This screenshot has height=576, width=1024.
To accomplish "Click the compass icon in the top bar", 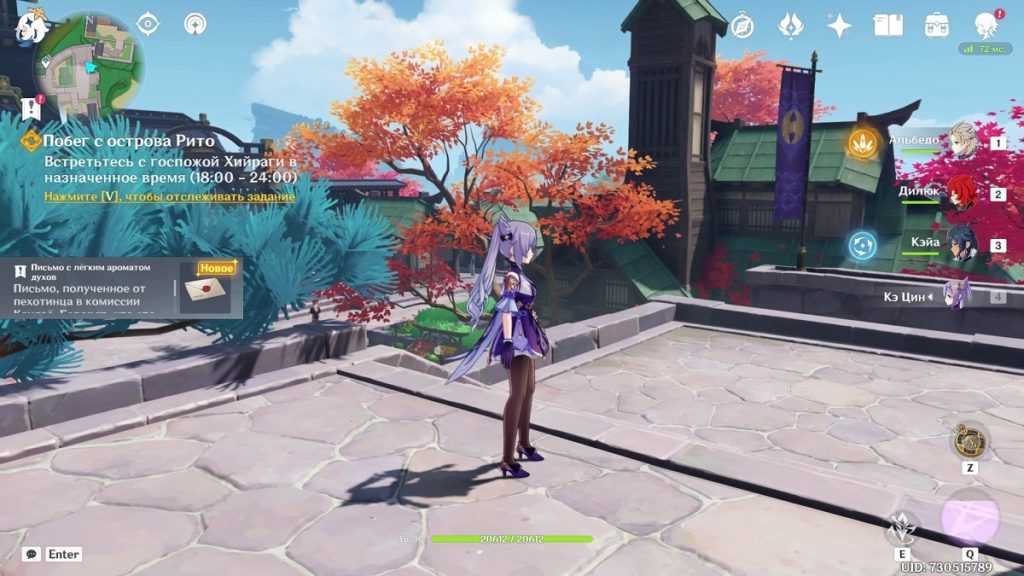I will click(x=742, y=25).
